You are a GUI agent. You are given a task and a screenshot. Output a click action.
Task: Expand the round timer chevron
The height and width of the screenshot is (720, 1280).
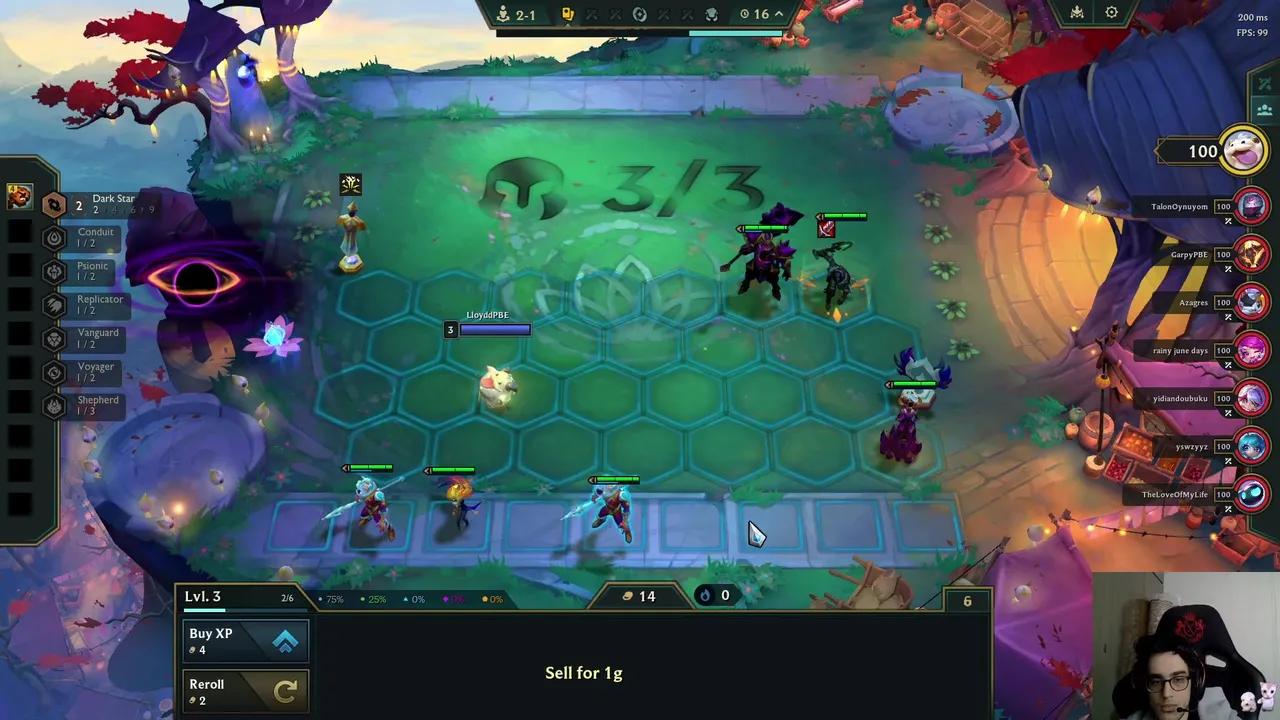coord(778,14)
